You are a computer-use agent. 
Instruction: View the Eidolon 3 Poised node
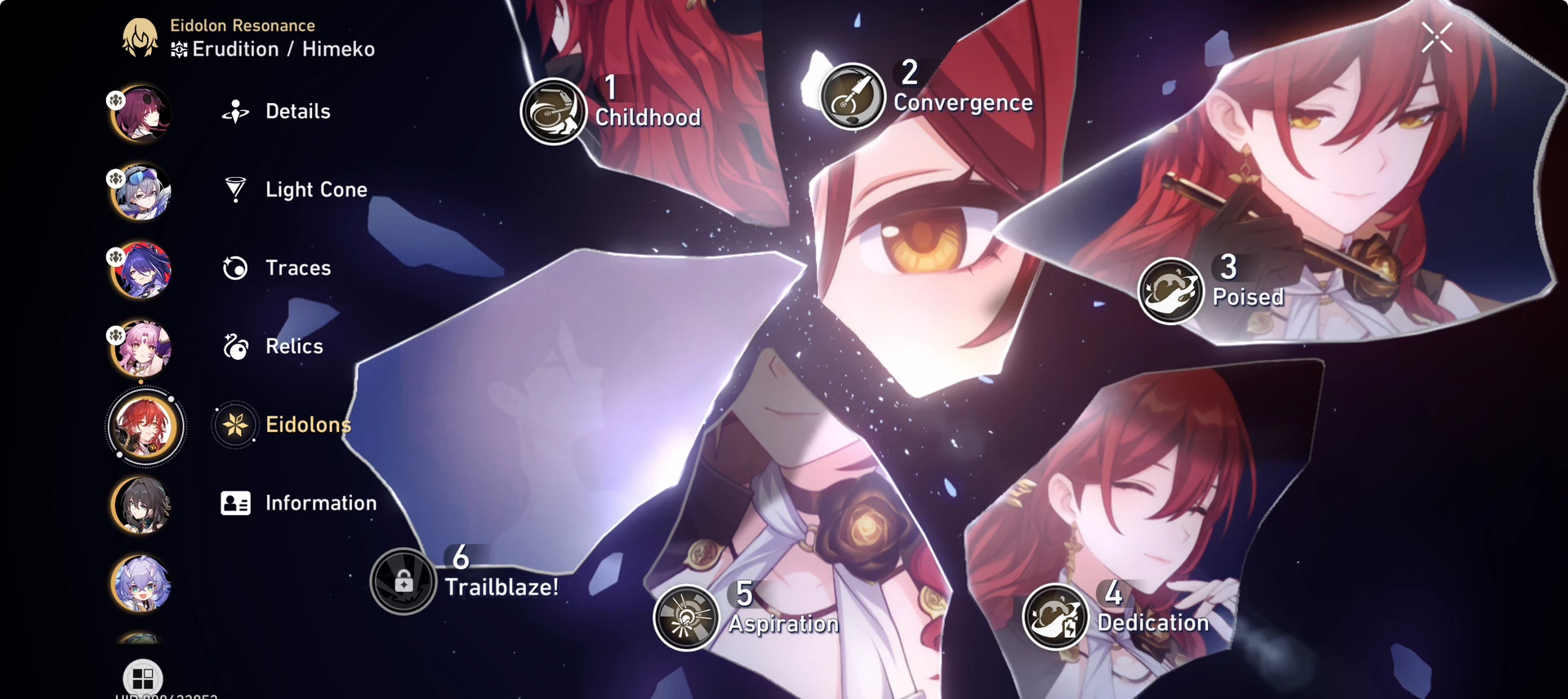tap(1171, 290)
